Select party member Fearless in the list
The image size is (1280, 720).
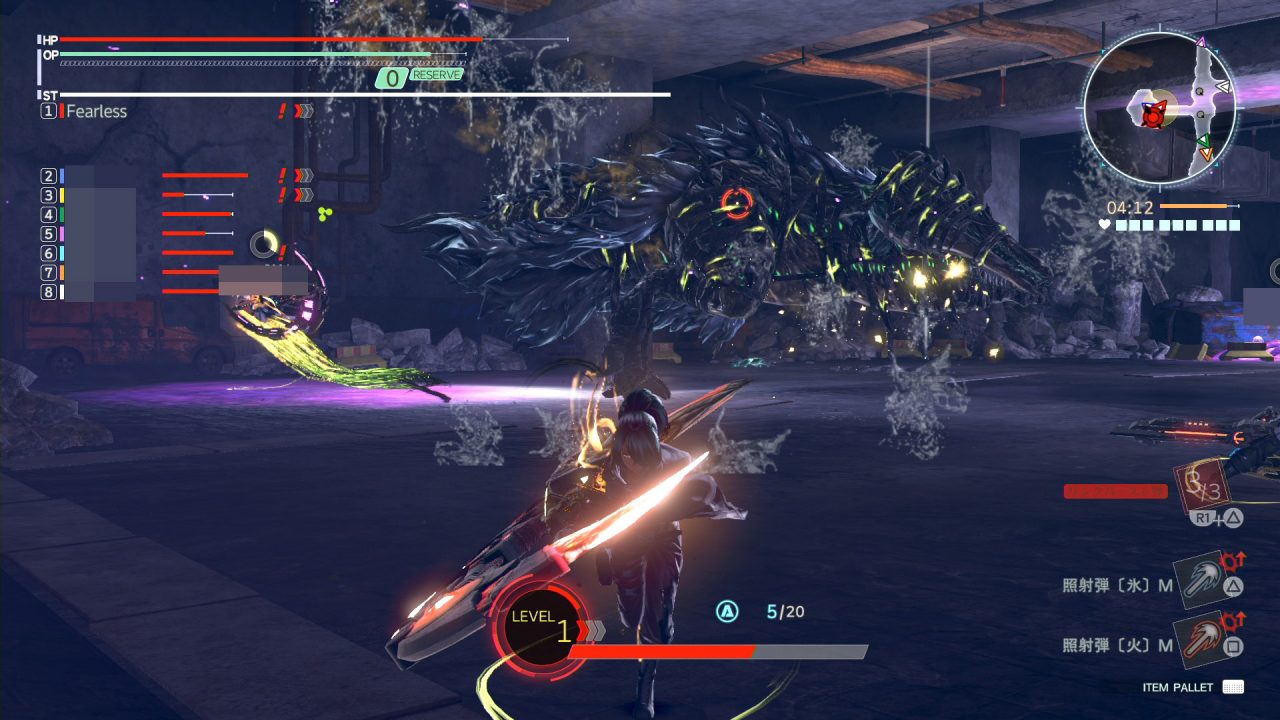[x=96, y=111]
